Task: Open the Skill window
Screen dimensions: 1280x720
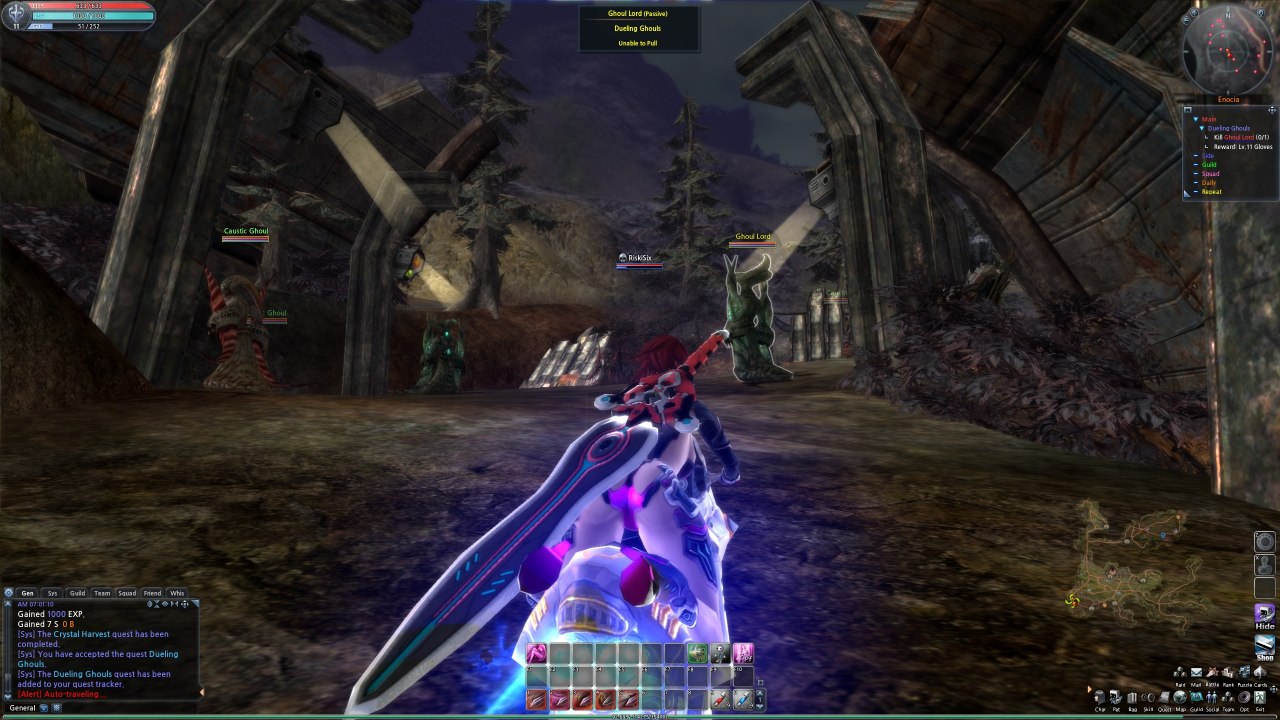Action: (1148, 697)
